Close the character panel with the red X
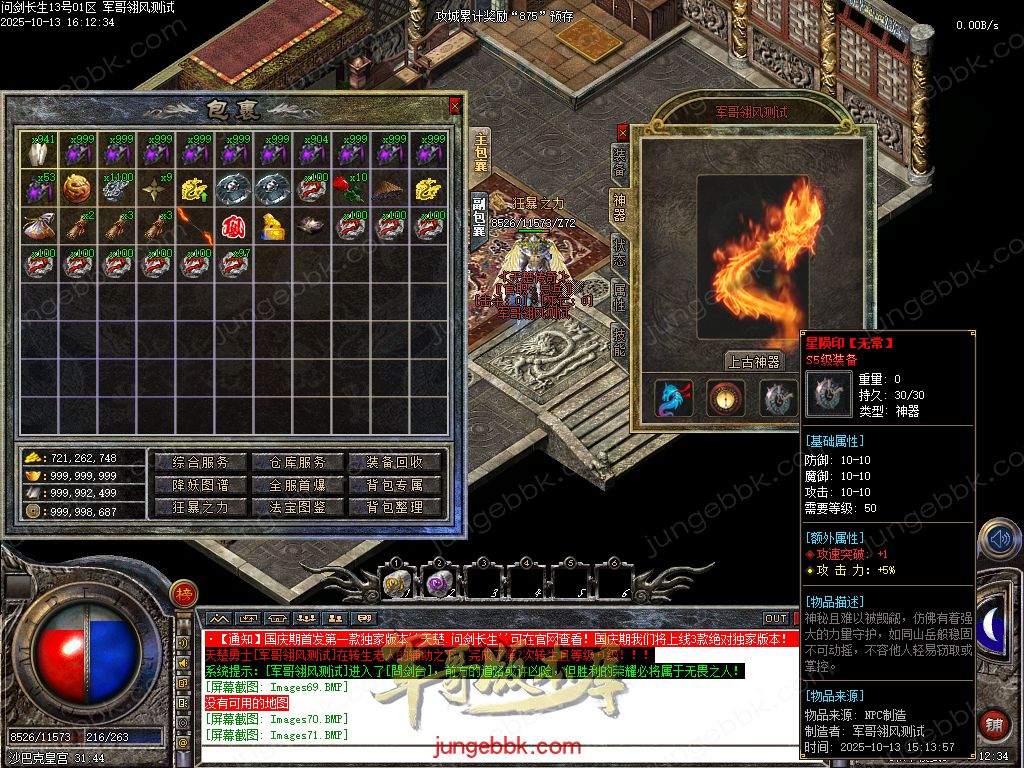 [x=622, y=130]
